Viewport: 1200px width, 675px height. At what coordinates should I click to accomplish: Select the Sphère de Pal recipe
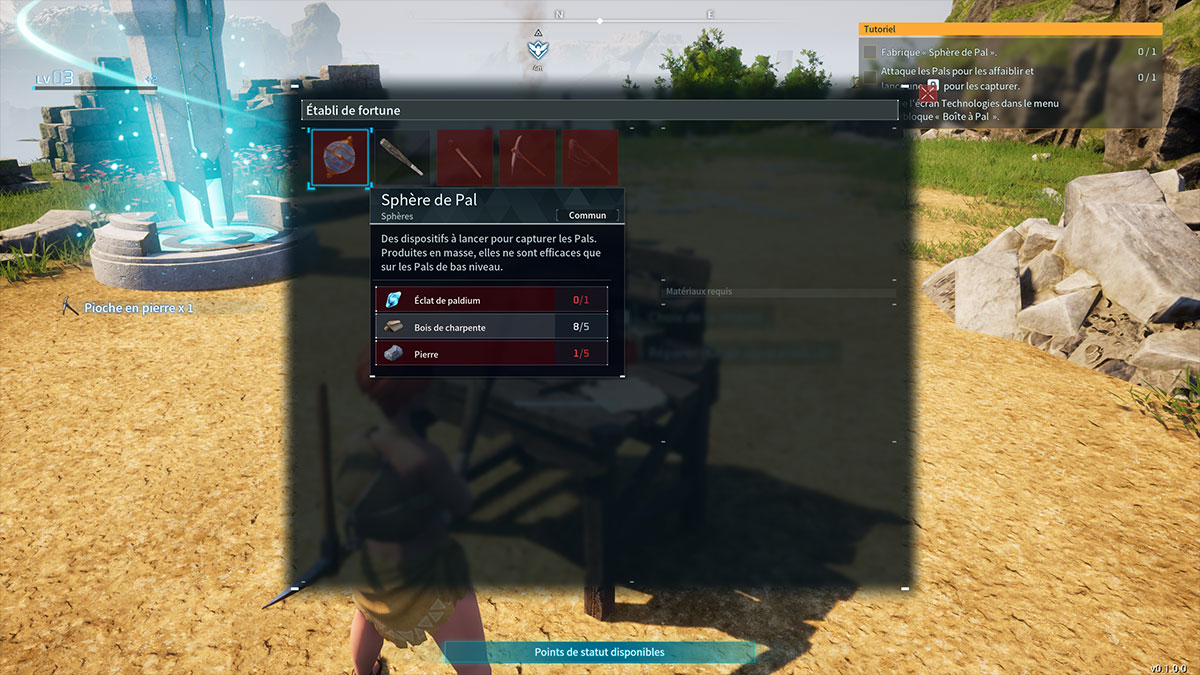(x=340, y=158)
